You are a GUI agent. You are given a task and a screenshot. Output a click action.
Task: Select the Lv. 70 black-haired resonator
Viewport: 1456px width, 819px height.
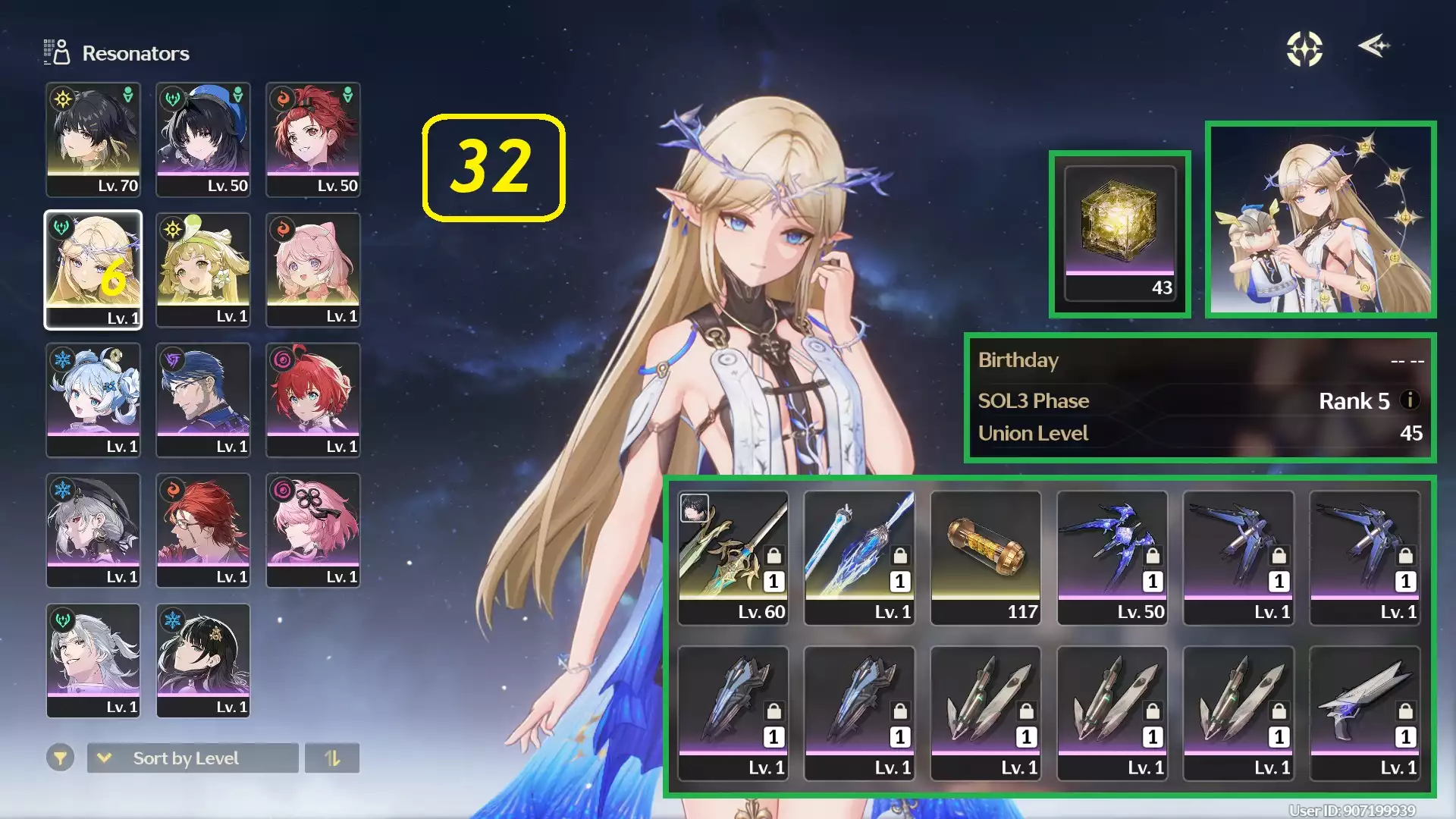point(93,140)
